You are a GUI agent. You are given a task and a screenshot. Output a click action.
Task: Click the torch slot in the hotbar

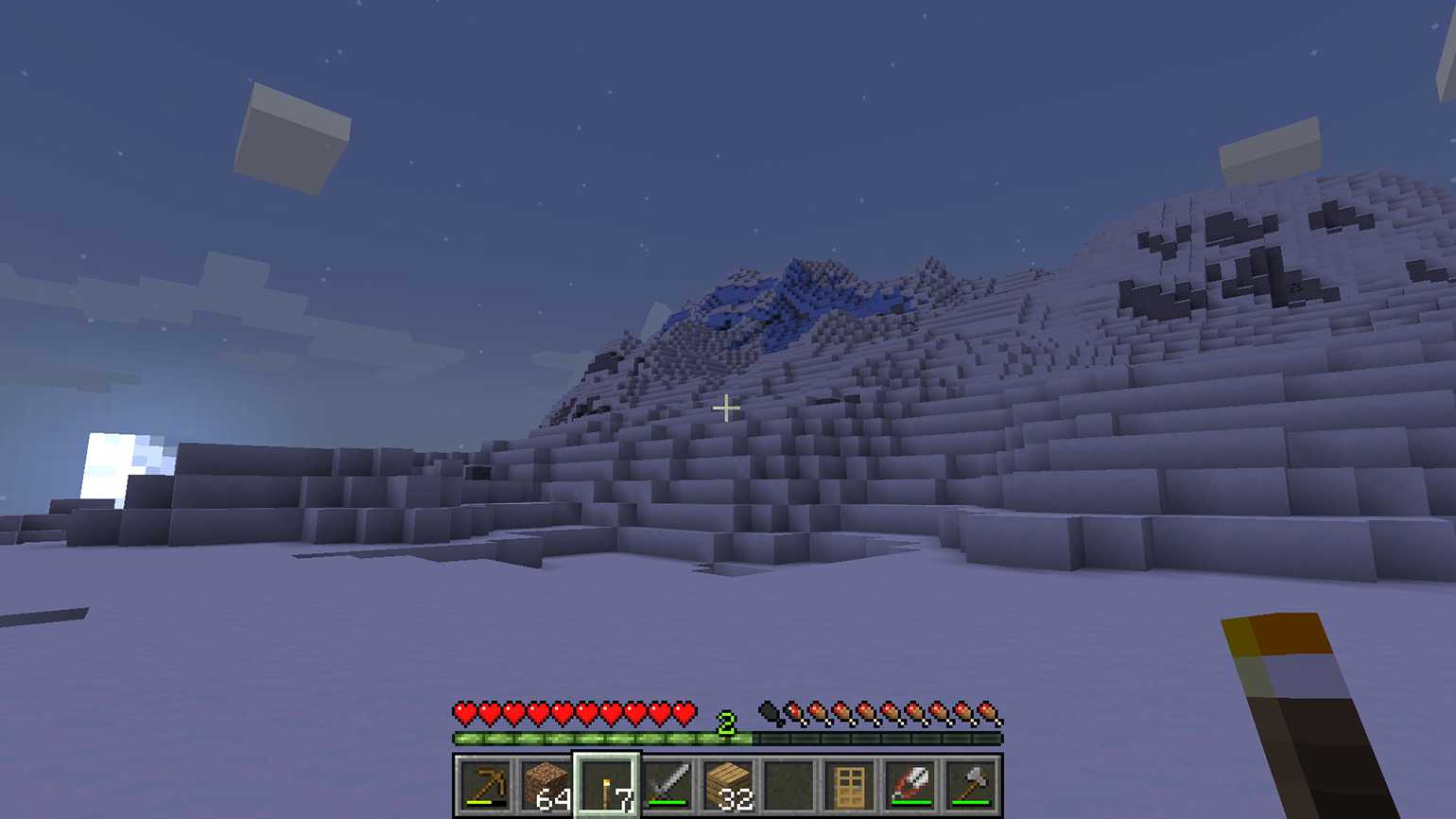(x=607, y=785)
